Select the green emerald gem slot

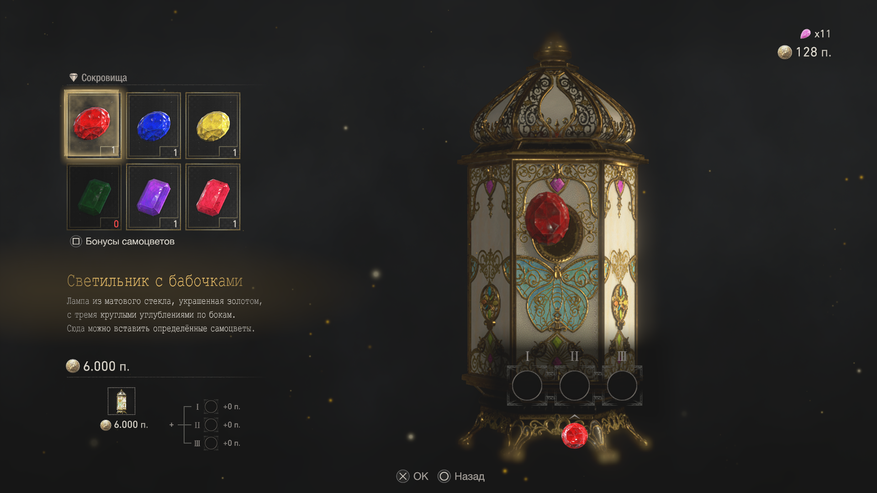point(93,196)
